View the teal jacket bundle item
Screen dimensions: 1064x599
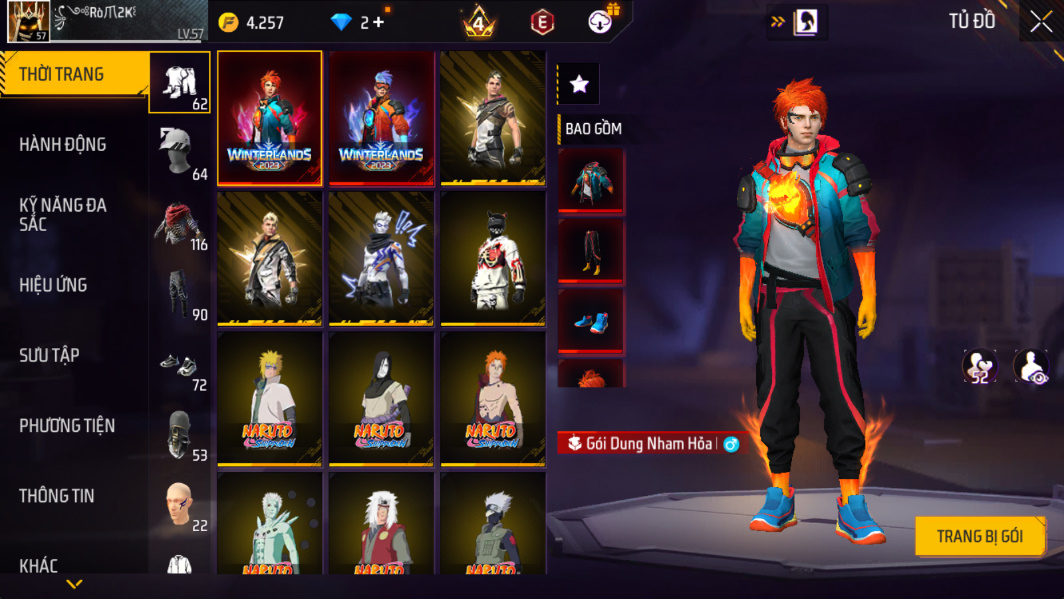[x=591, y=181]
